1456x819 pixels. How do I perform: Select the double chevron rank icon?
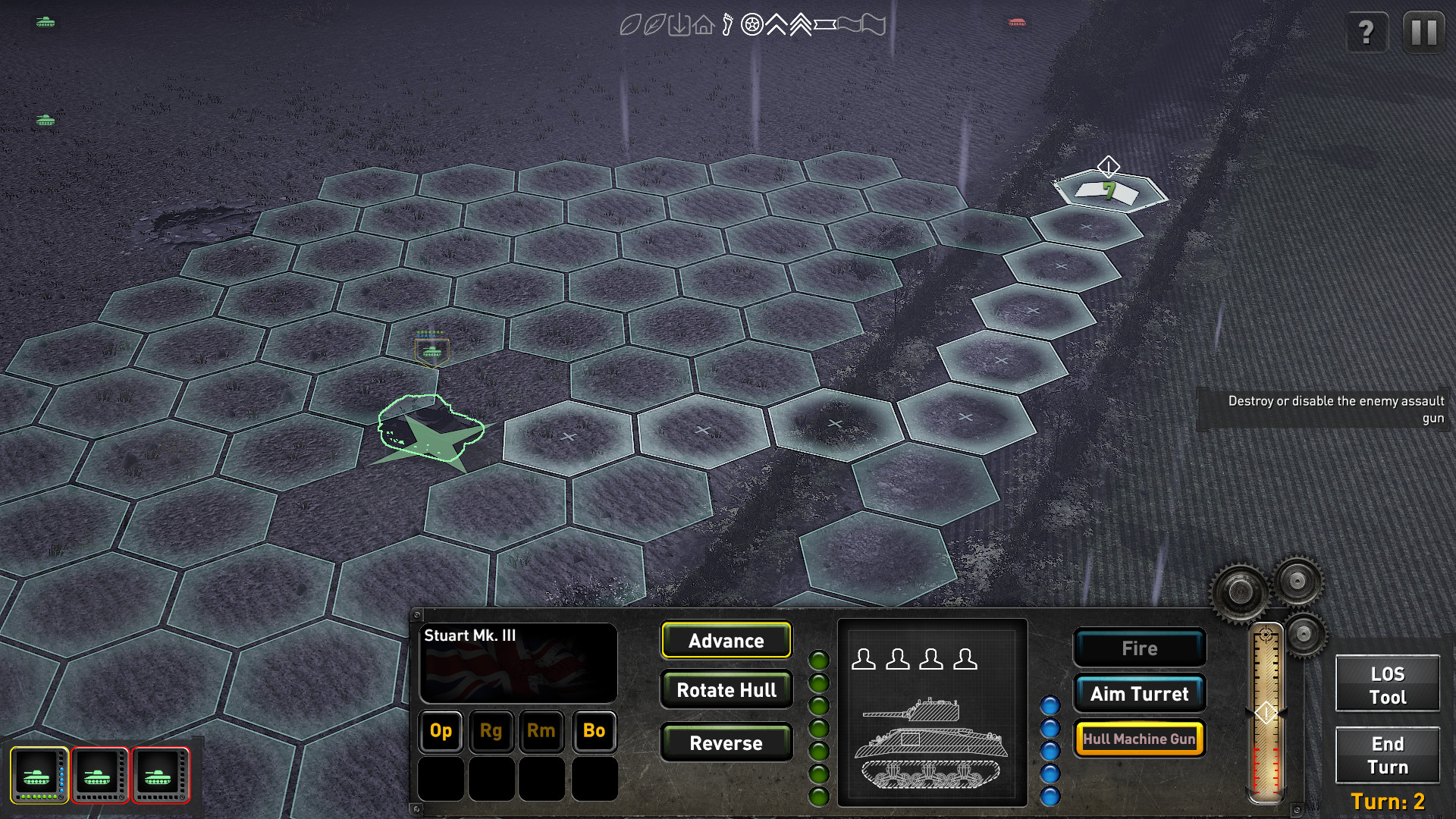[802, 24]
